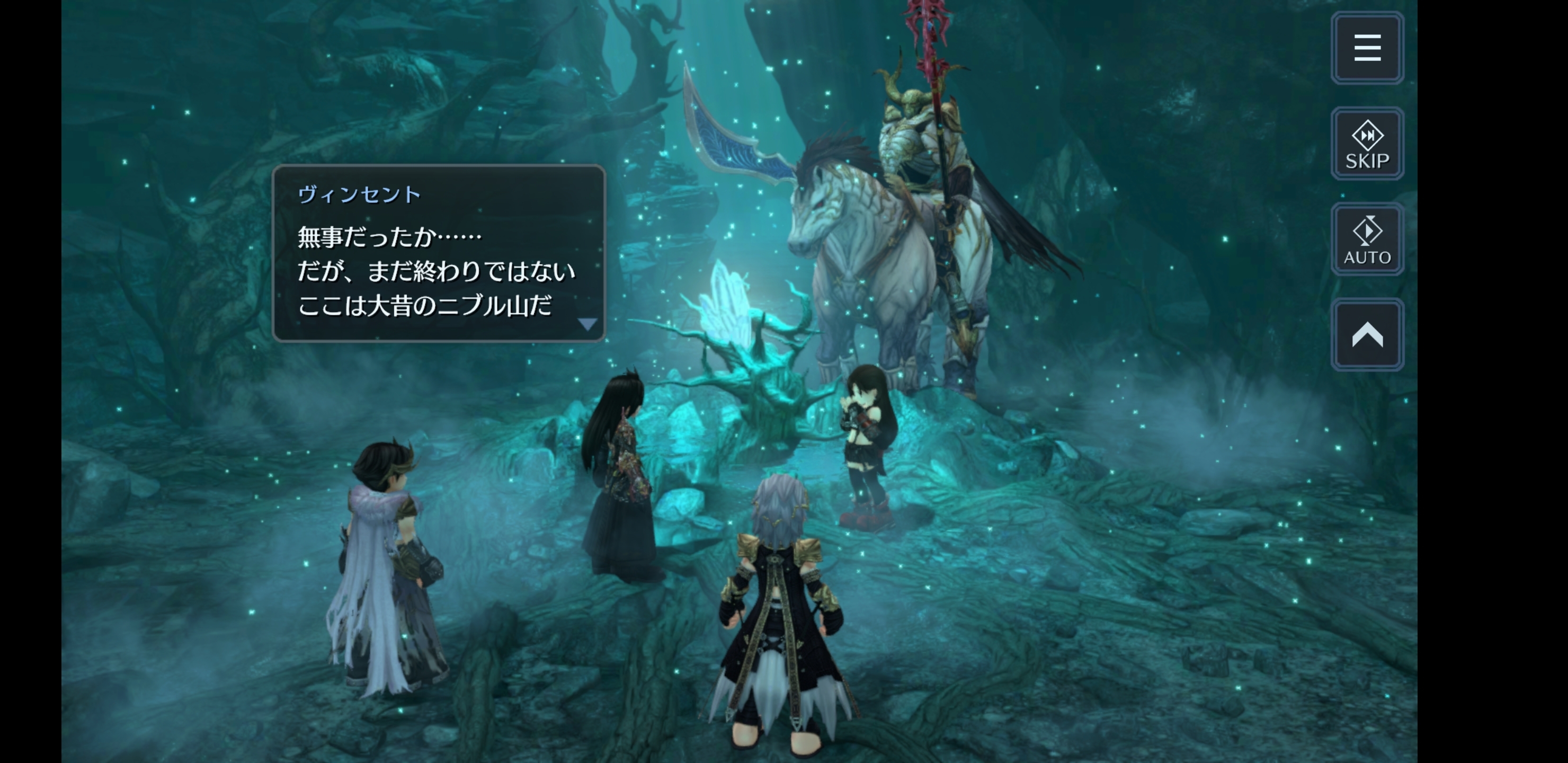Toggle AUTO dialogue advance
This screenshot has width=1568, height=763.
coord(1367,239)
